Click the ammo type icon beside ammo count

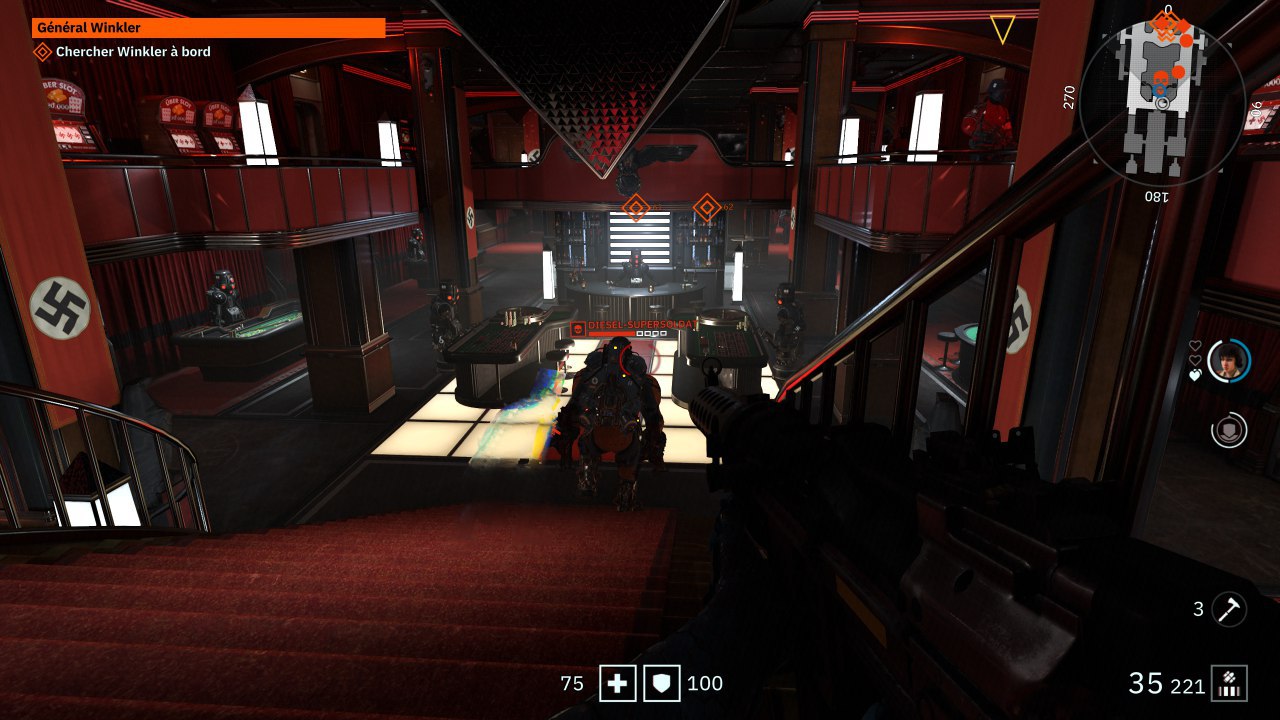click(1229, 684)
